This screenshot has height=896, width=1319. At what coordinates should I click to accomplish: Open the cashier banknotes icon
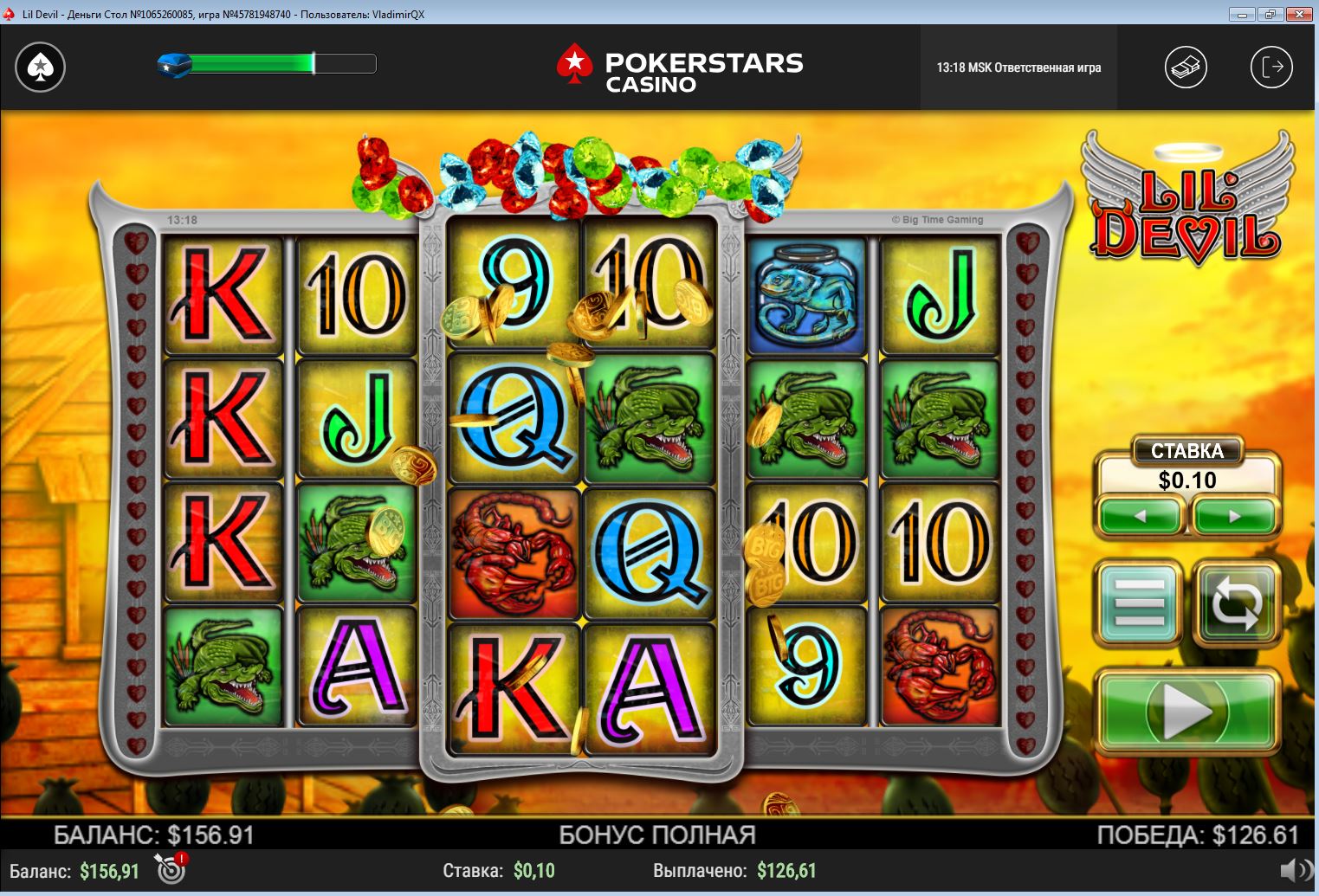point(1186,67)
